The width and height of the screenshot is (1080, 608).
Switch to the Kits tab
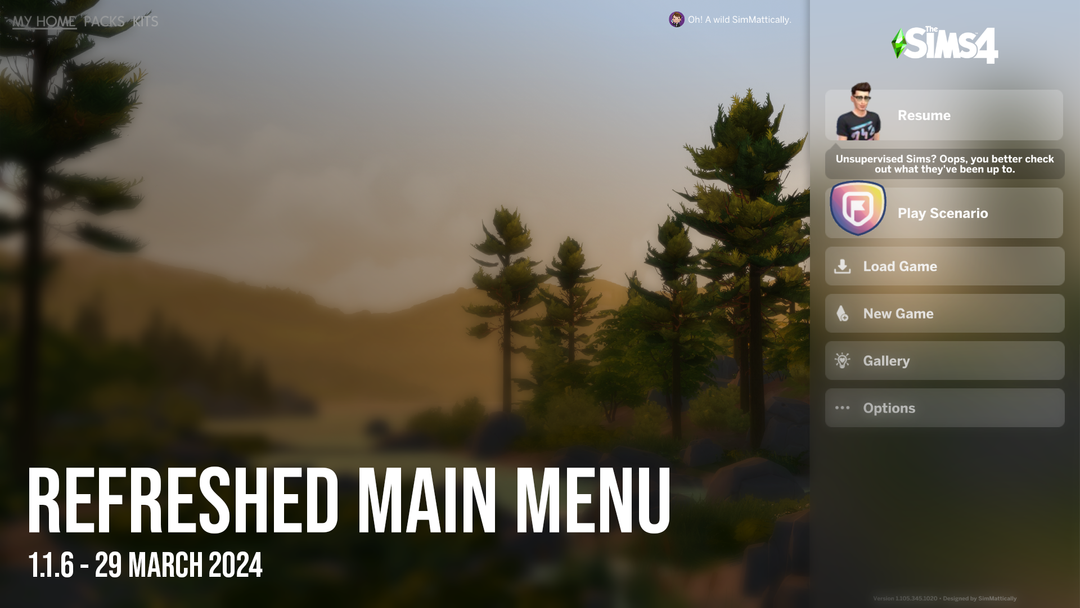(146, 21)
